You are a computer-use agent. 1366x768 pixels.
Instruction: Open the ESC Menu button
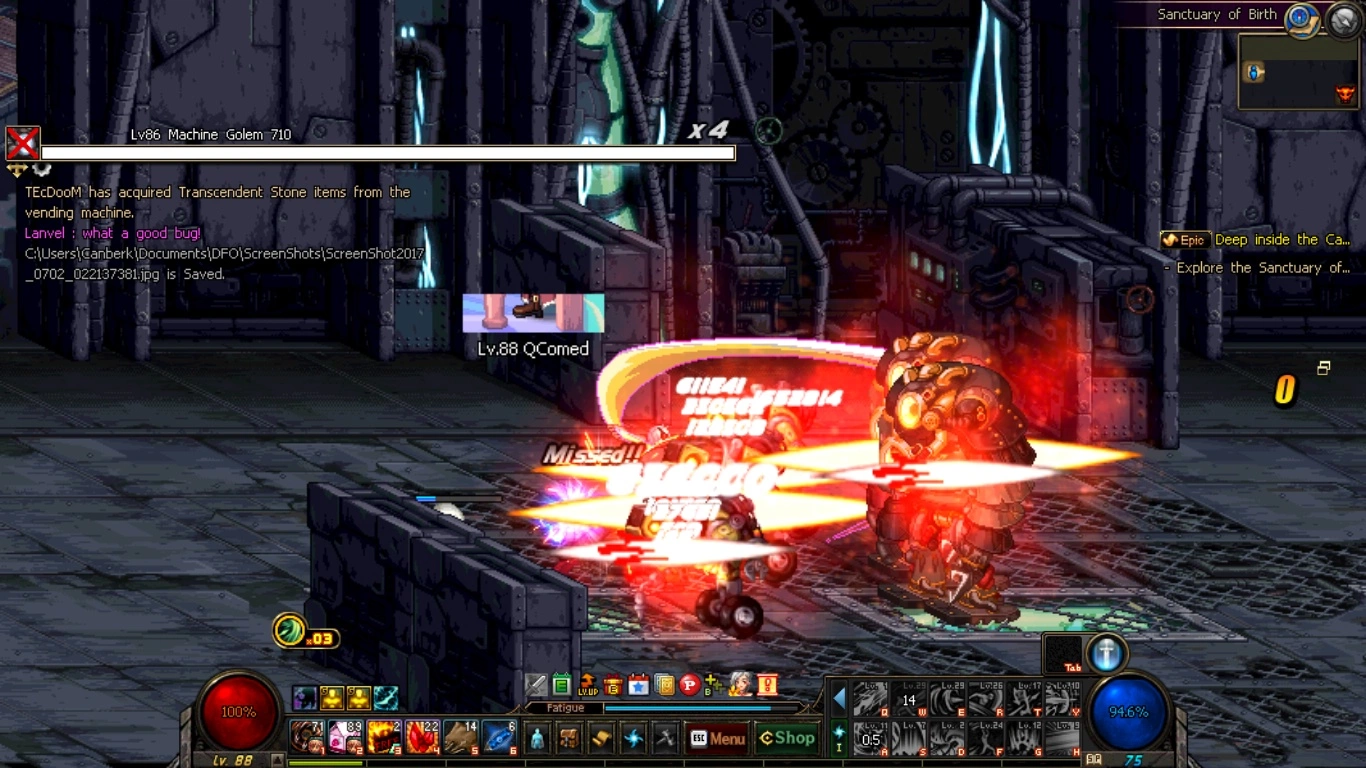pos(717,739)
